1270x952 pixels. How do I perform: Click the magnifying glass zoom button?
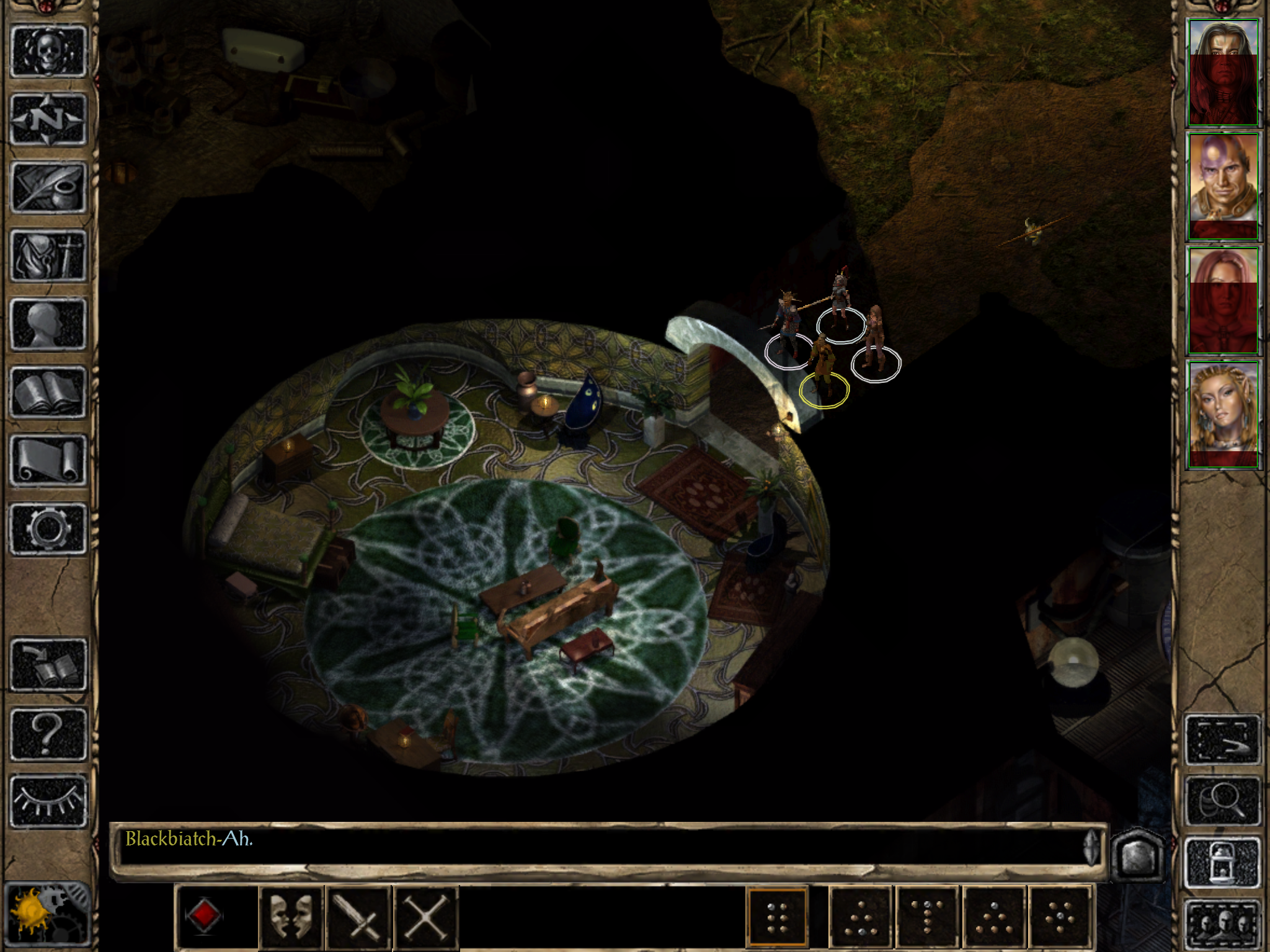1223,802
